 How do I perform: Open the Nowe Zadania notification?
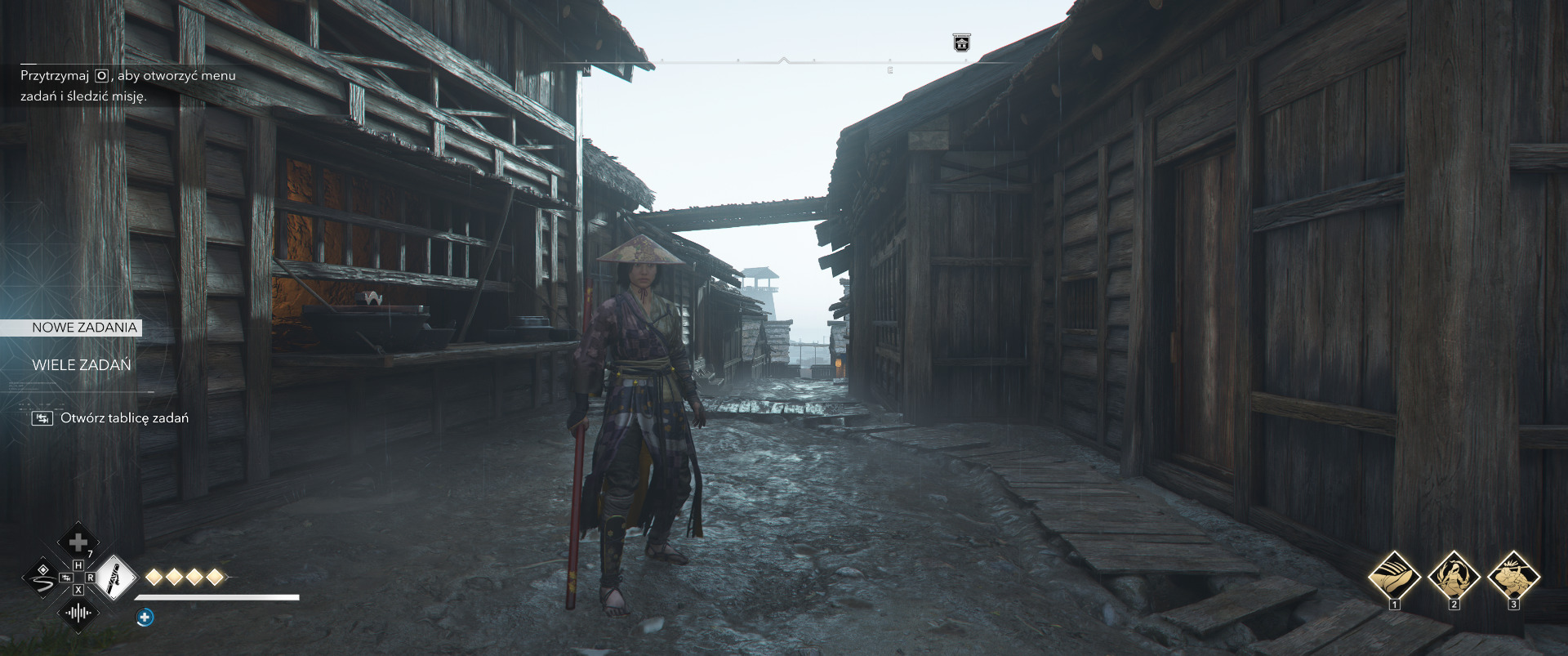point(84,328)
